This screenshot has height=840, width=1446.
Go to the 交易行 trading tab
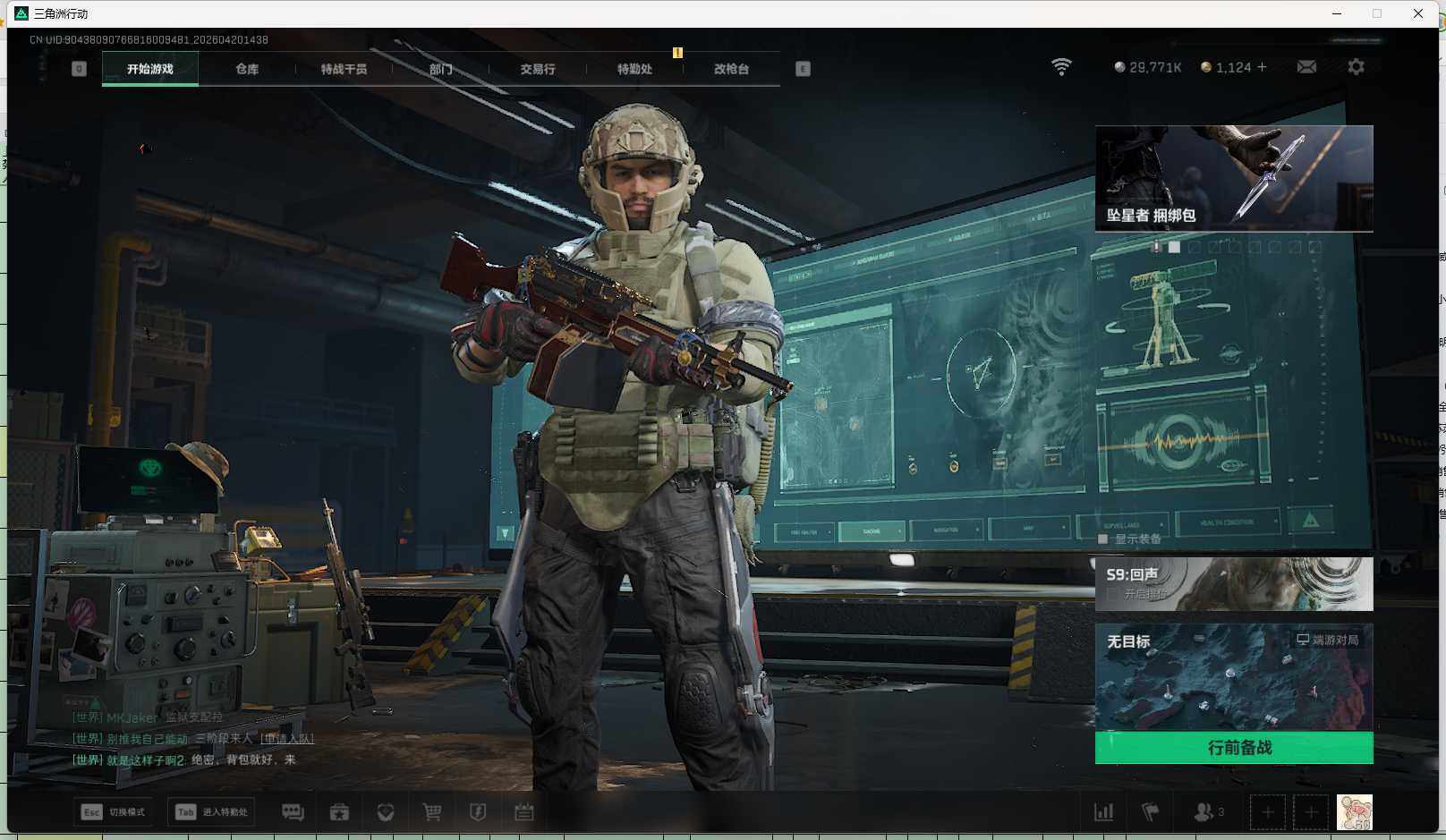pos(537,69)
